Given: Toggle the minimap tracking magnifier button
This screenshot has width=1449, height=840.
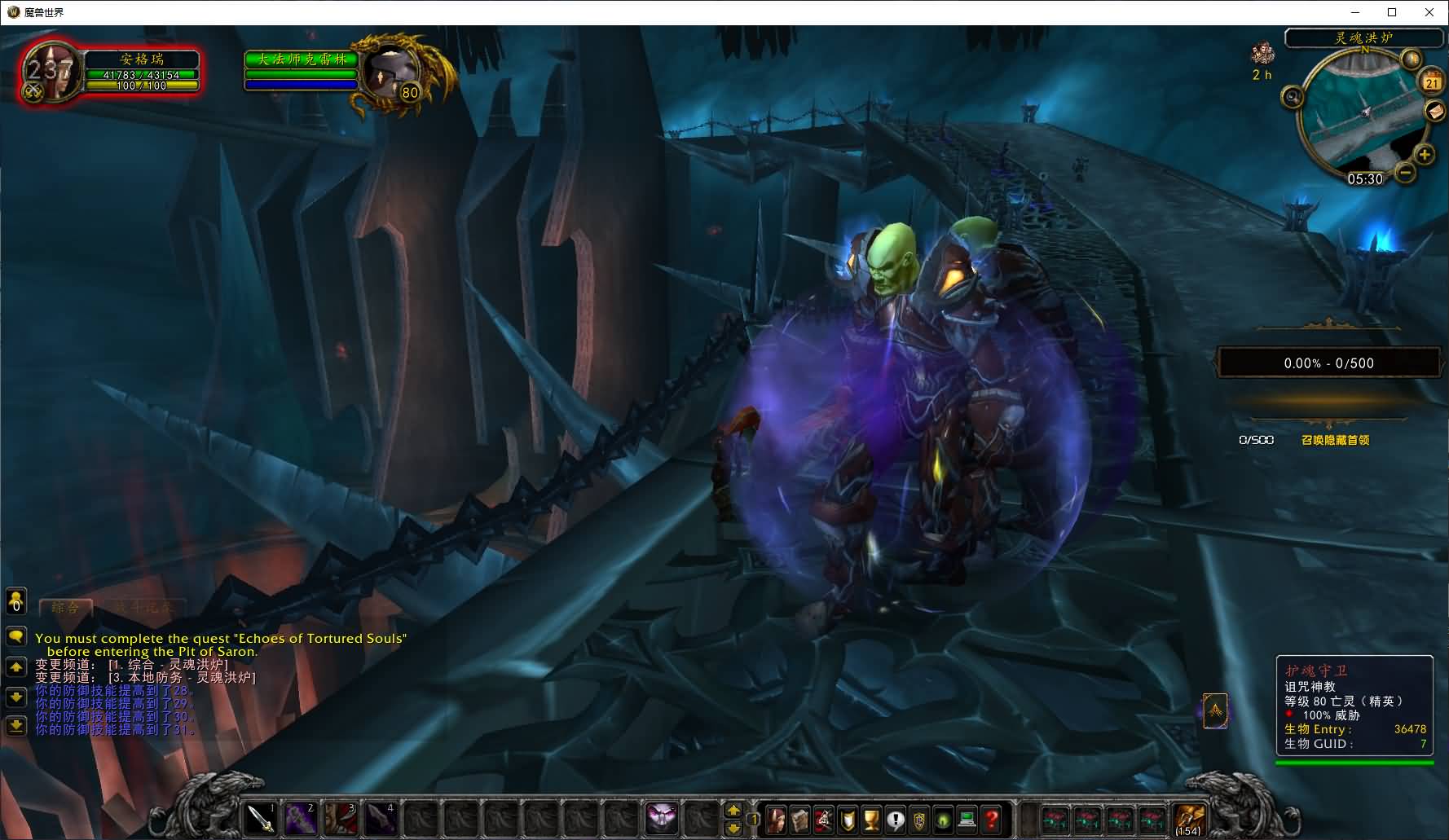Looking at the screenshot, I should click(x=1292, y=98).
